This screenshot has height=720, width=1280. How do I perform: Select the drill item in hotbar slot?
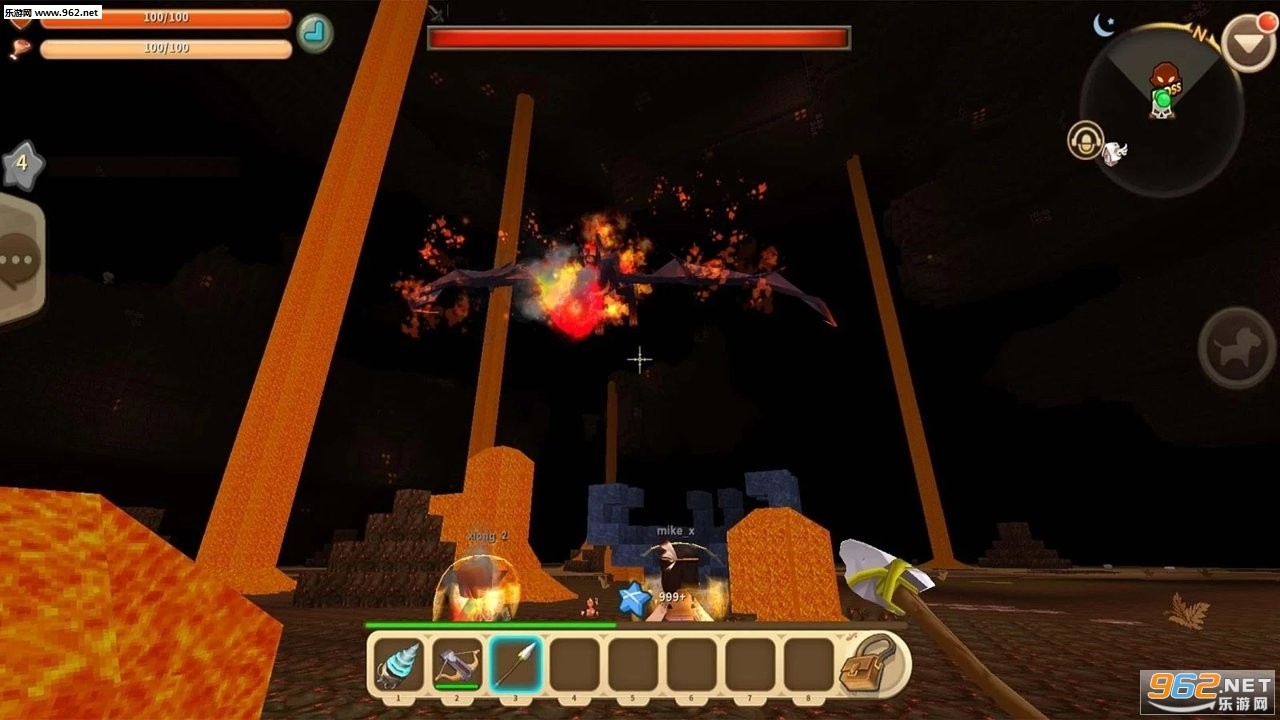pyautogui.click(x=399, y=664)
